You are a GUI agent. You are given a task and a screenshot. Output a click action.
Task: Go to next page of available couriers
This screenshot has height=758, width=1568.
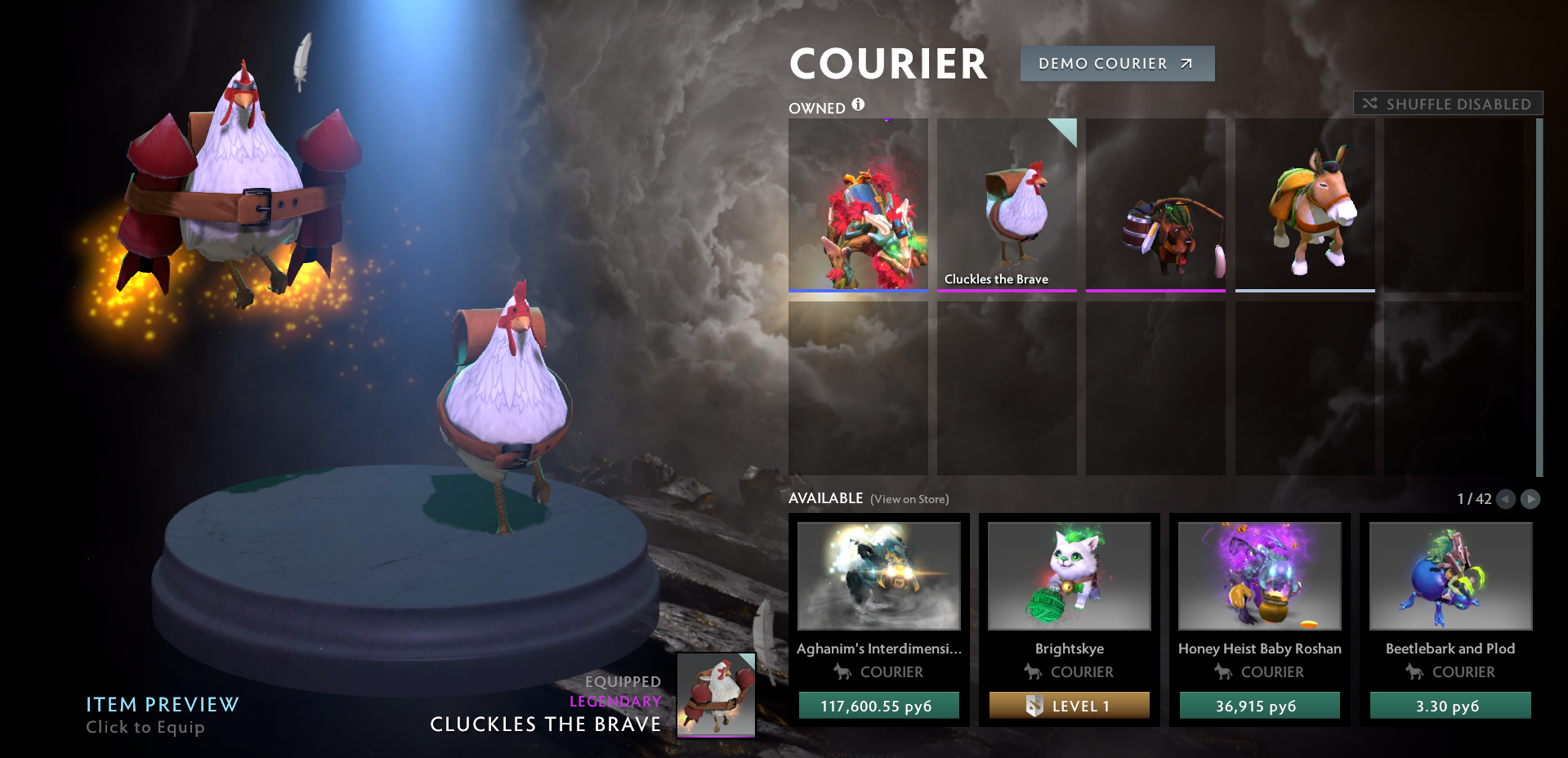click(1530, 499)
